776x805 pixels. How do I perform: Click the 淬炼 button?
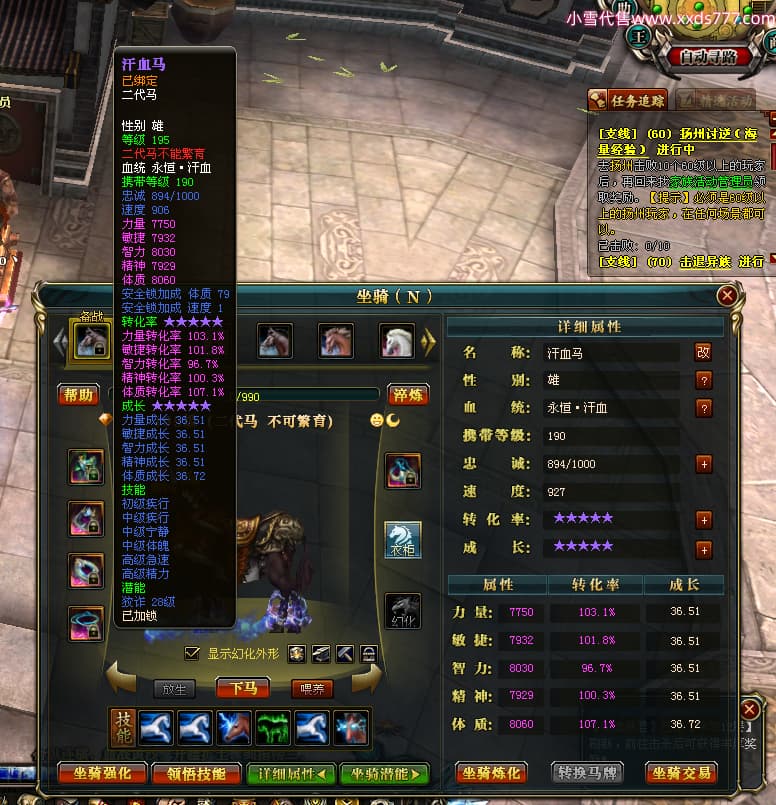(x=407, y=394)
